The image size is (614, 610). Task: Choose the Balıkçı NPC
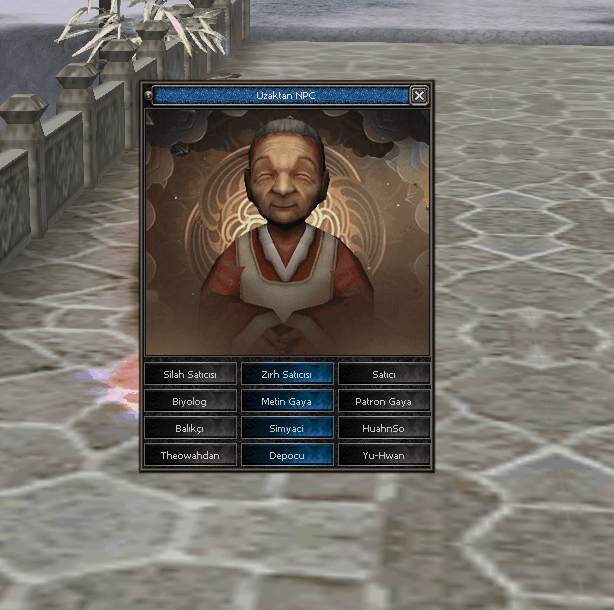[189, 428]
